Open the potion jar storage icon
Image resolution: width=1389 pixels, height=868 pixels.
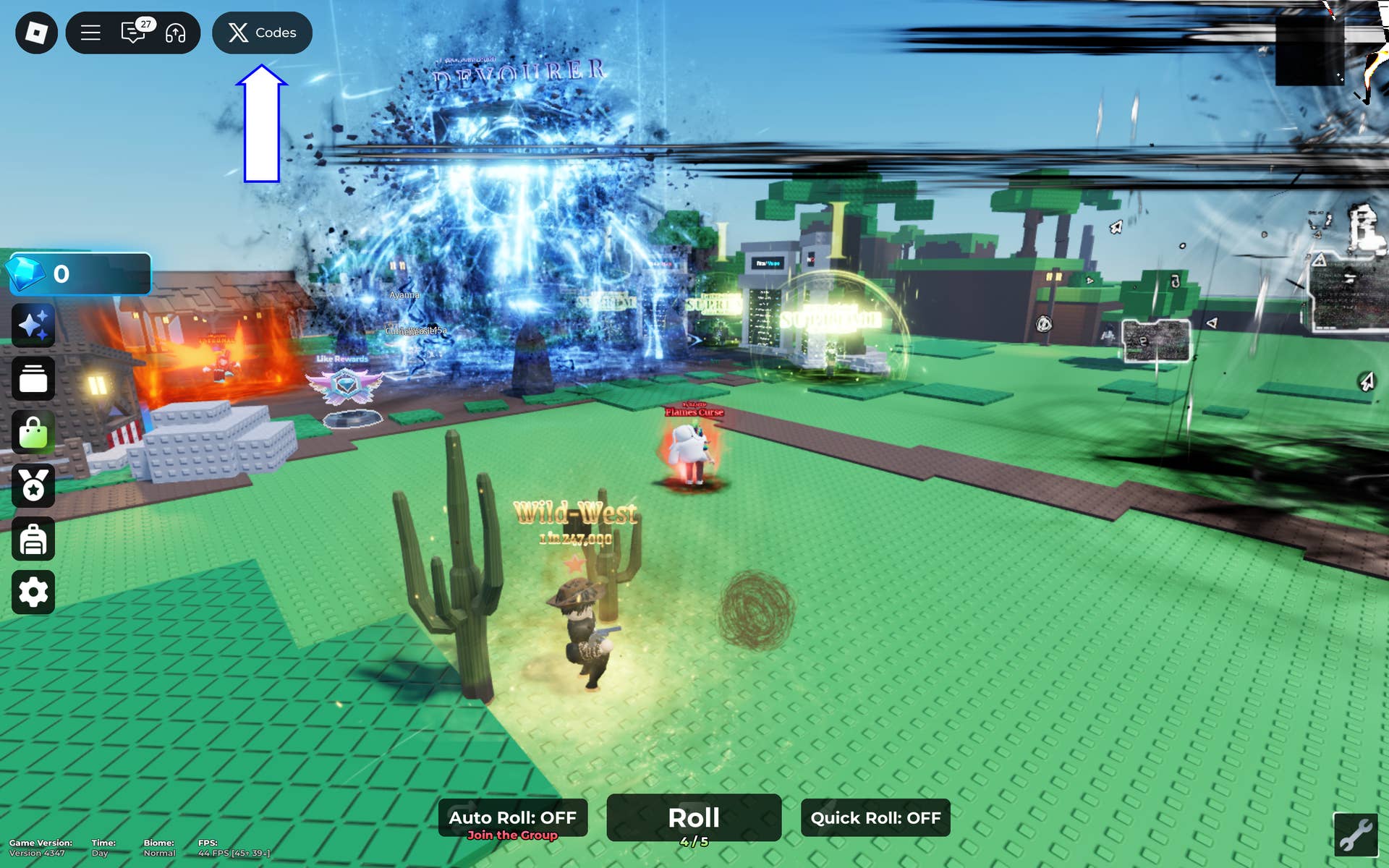33,378
